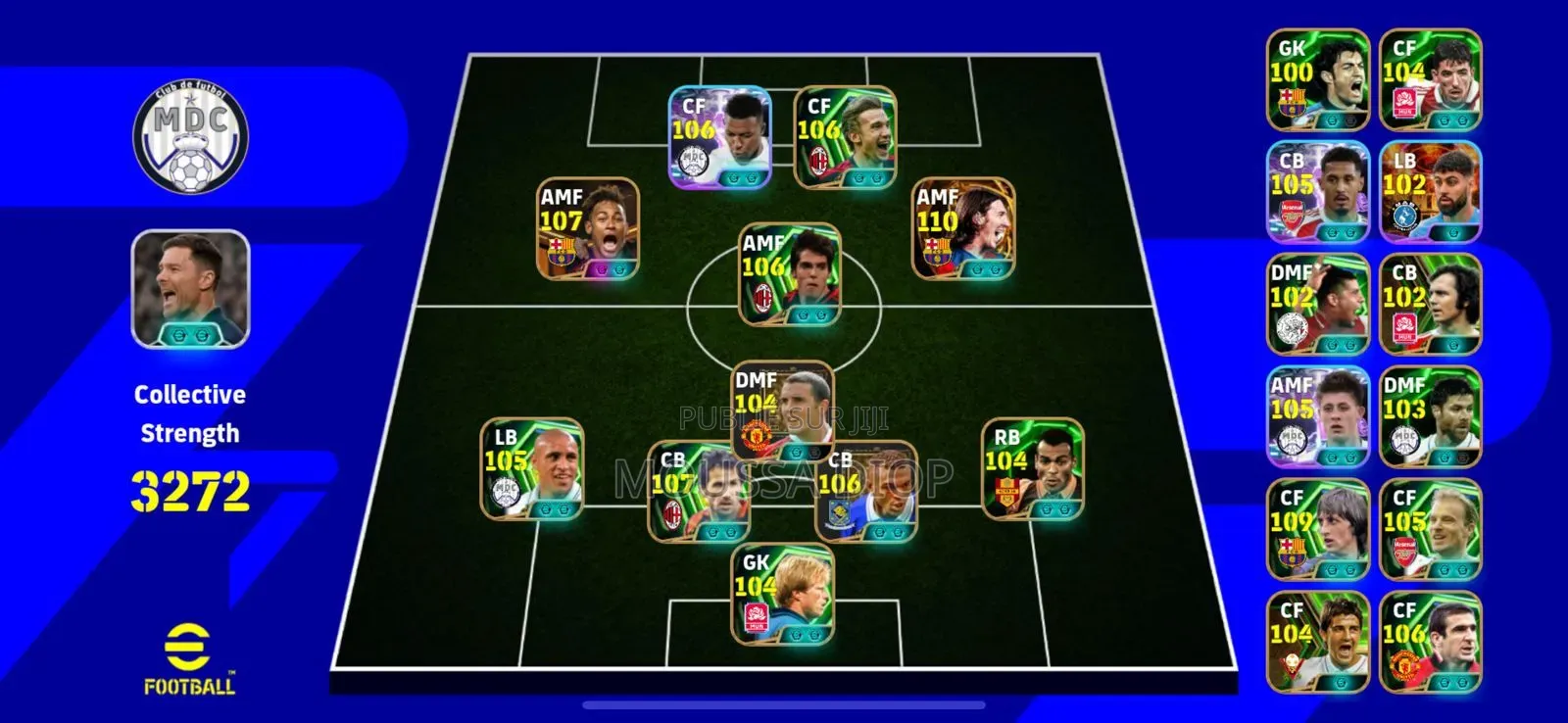Open the manager portrait card
Image resolution: width=1568 pixels, height=723 pixels.
tap(191, 289)
